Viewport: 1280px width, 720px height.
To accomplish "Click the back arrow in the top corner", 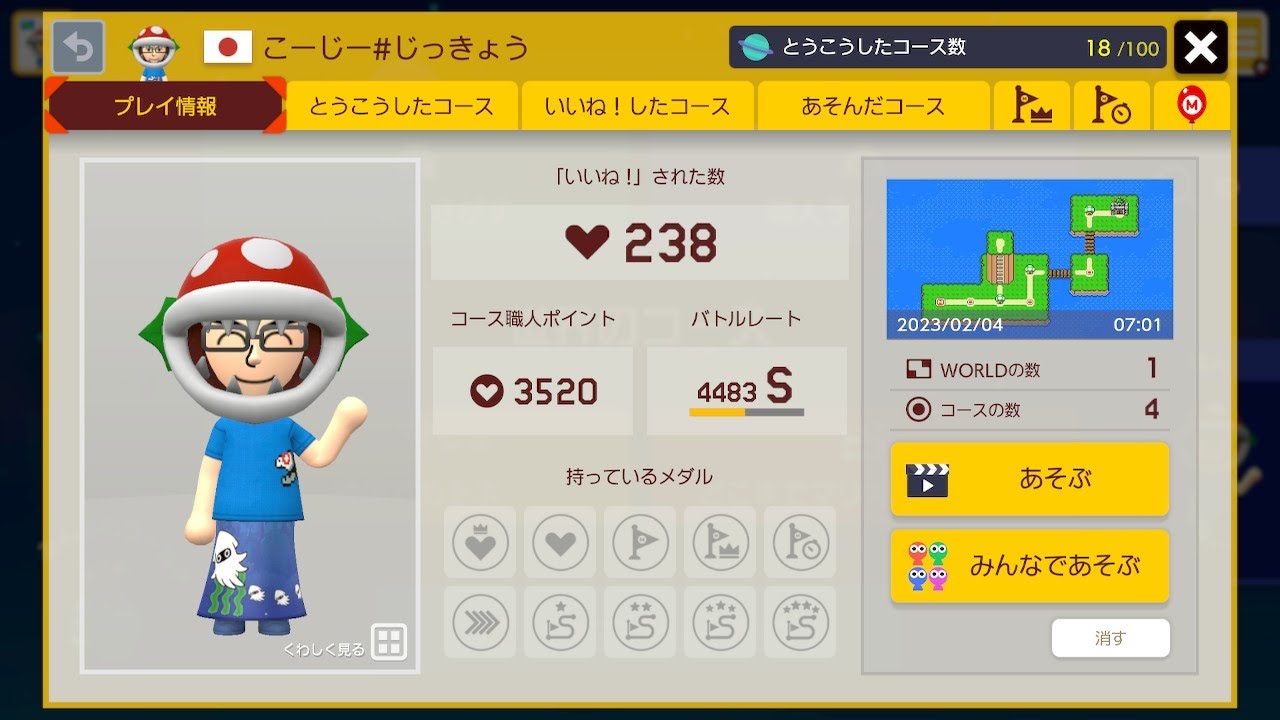I will (79, 44).
